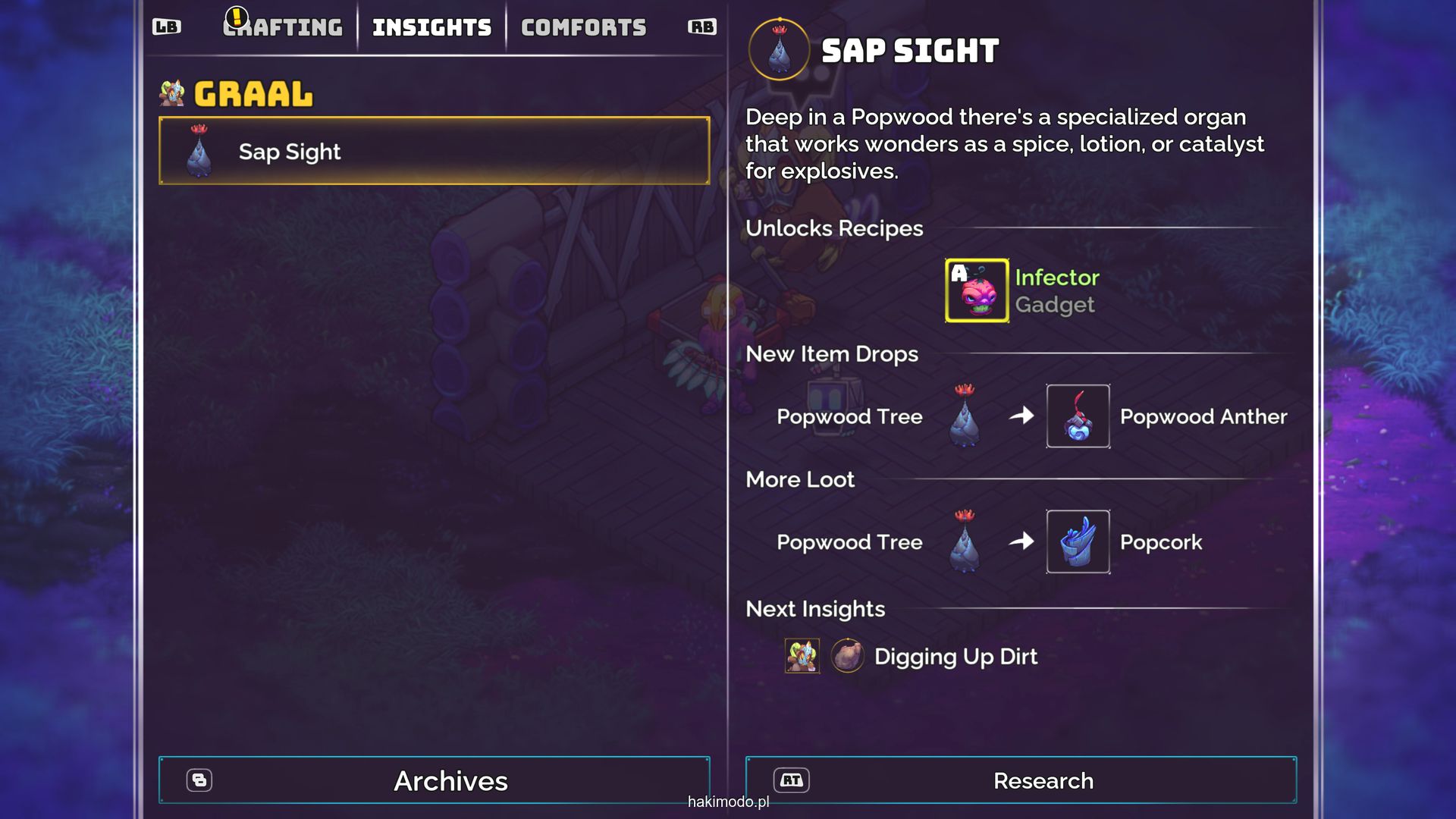Select the Popwood Anther item slot

1078,416
